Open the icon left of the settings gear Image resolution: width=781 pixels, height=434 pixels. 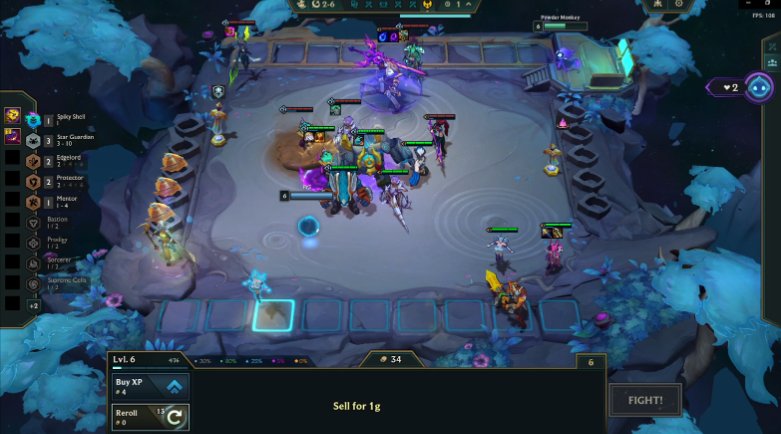coord(657,5)
